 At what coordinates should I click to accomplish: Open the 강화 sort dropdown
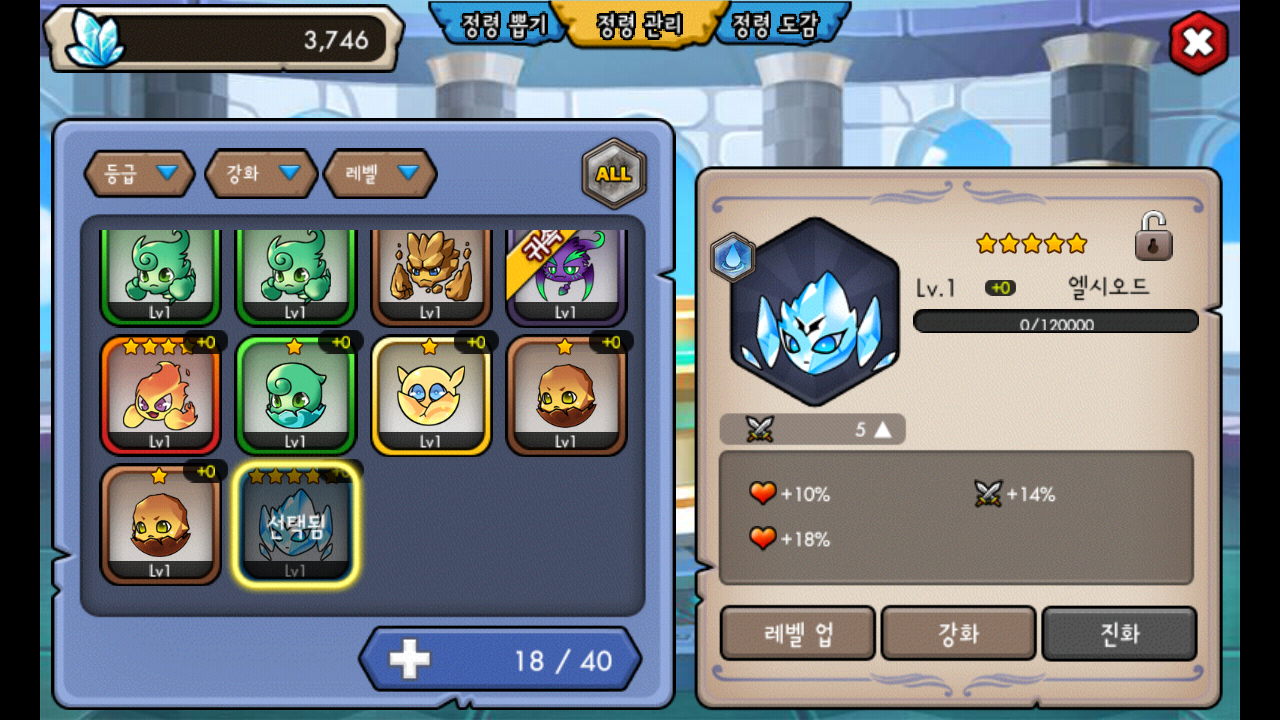point(261,173)
